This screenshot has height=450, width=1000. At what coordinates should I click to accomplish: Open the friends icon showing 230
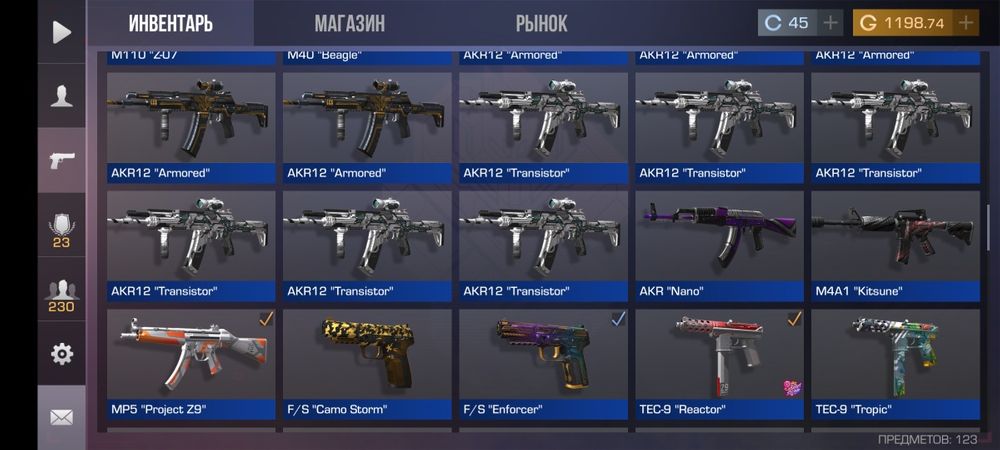[62, 295]
